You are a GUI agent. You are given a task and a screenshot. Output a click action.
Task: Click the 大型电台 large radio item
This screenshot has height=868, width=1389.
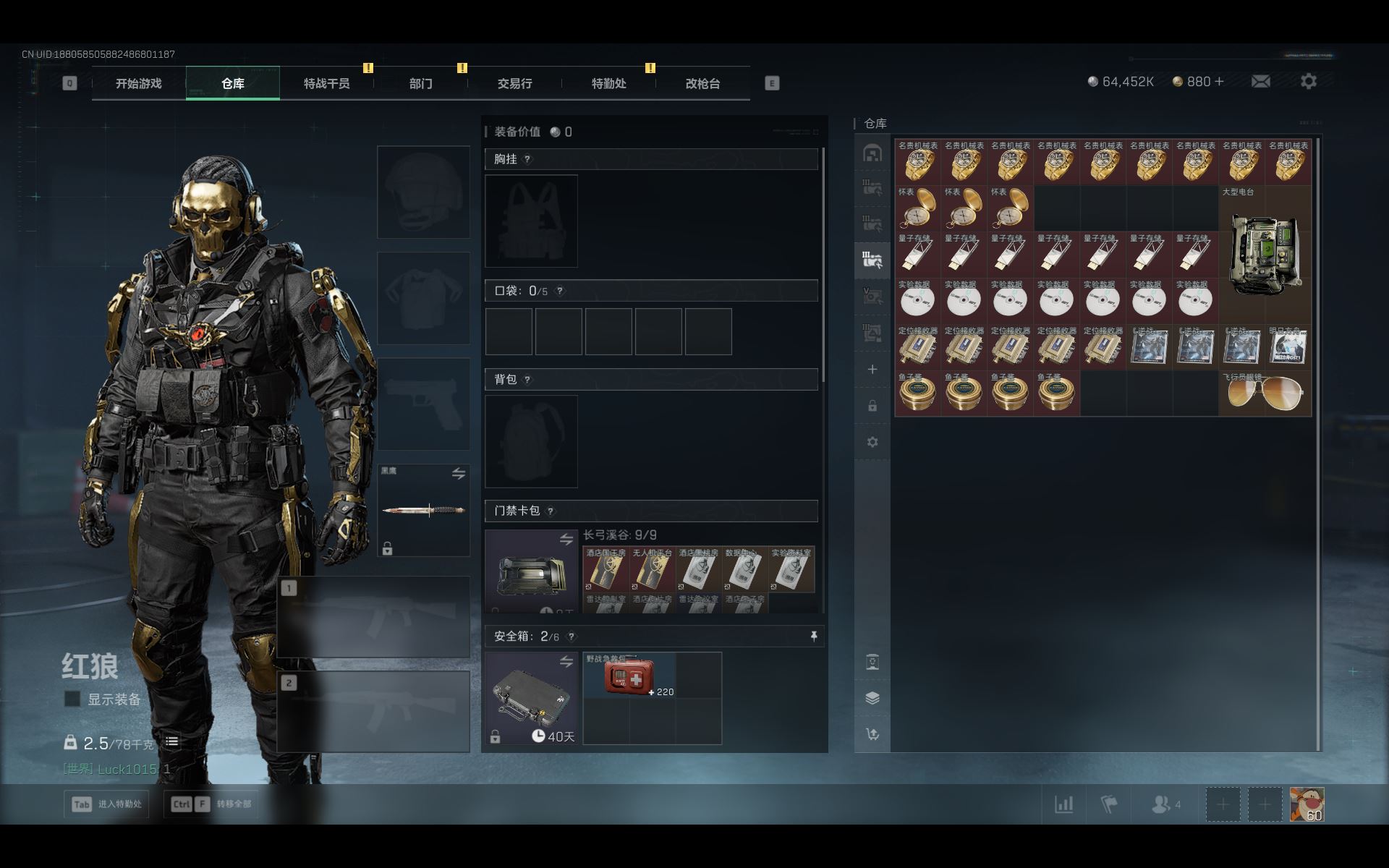pos(1265,255)
